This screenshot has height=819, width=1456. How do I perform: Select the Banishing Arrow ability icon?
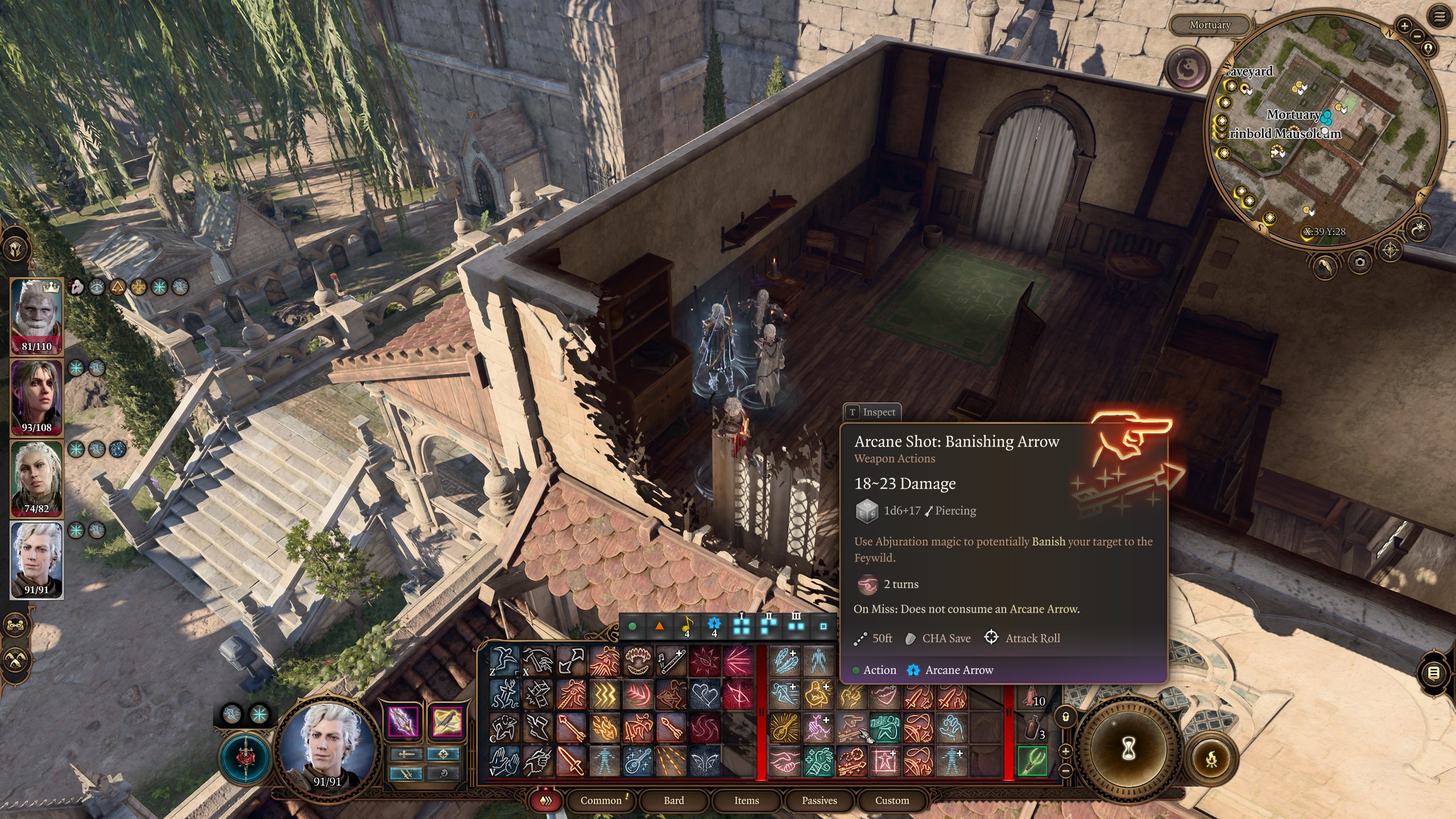(x=851, y=727)
